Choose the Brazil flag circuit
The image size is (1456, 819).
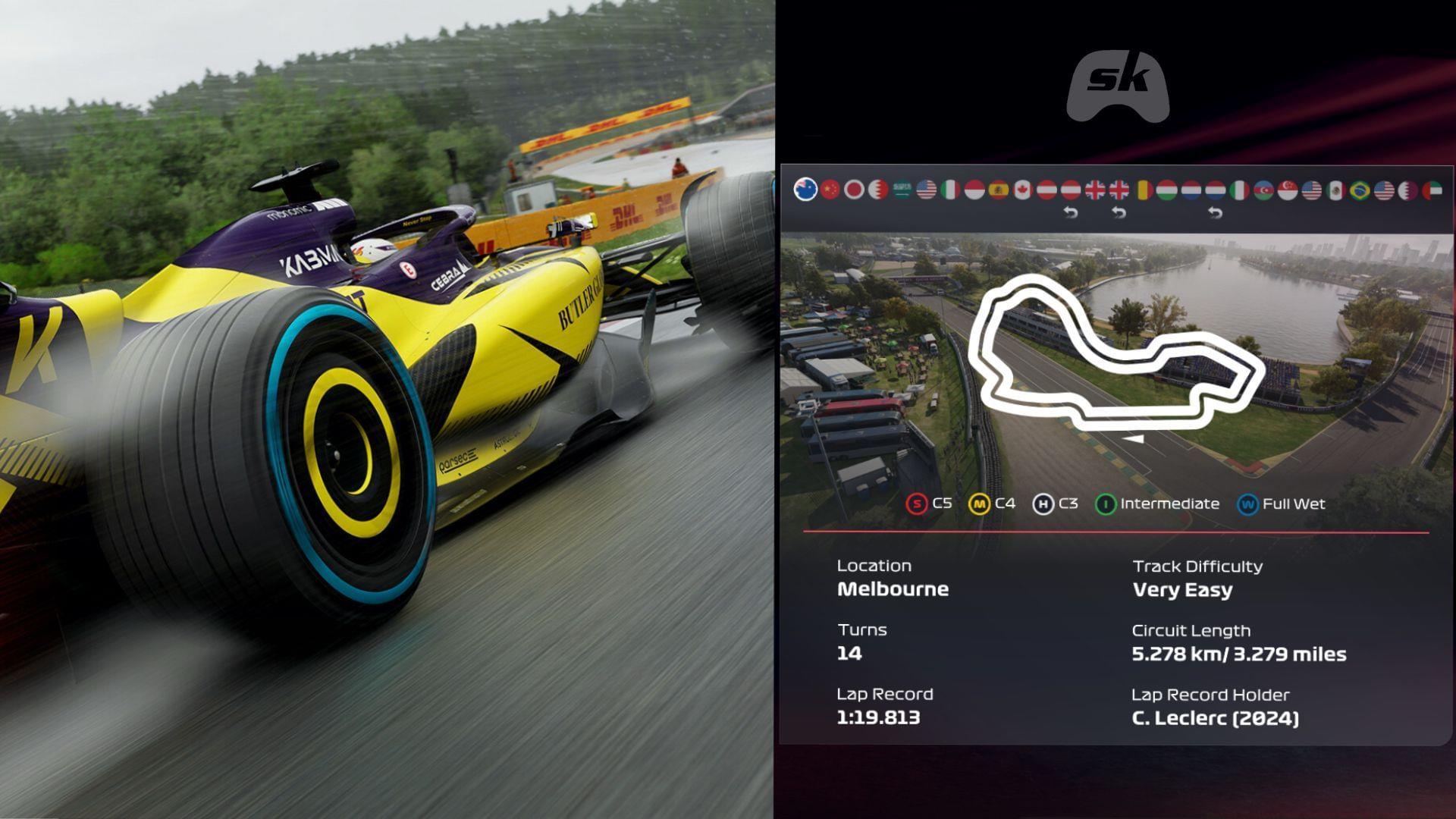[1360, 190]
